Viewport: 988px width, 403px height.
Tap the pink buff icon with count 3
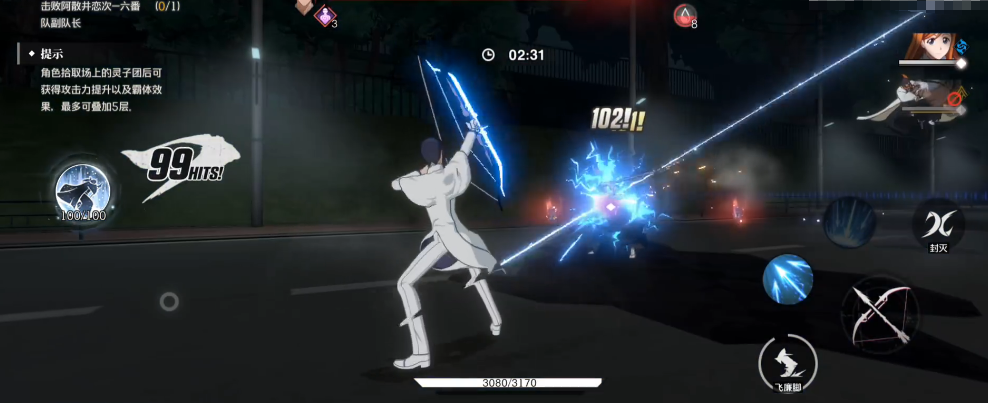(x=325, y=14)
